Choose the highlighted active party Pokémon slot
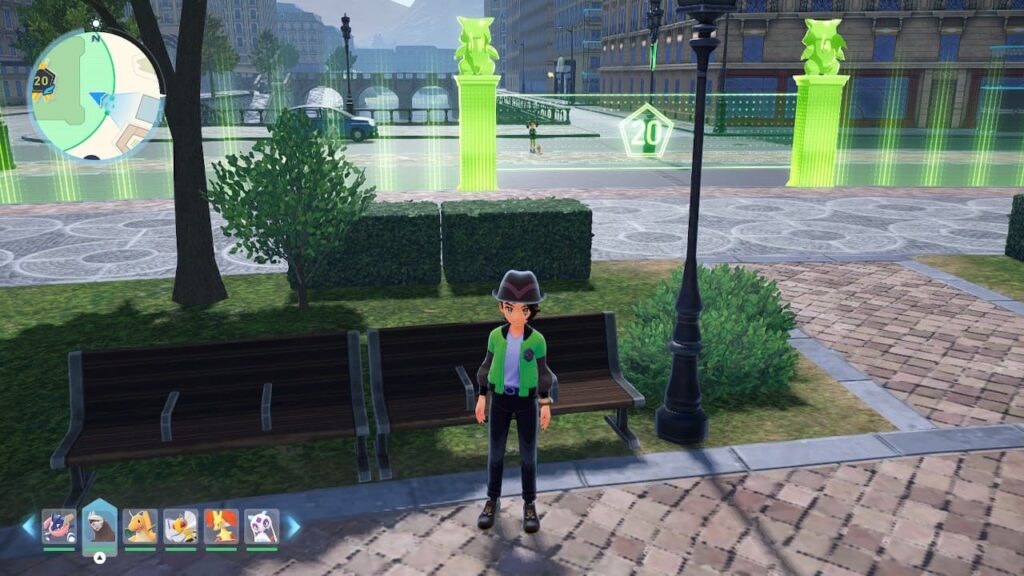1024x576 pixels. (x=99, y=524)
